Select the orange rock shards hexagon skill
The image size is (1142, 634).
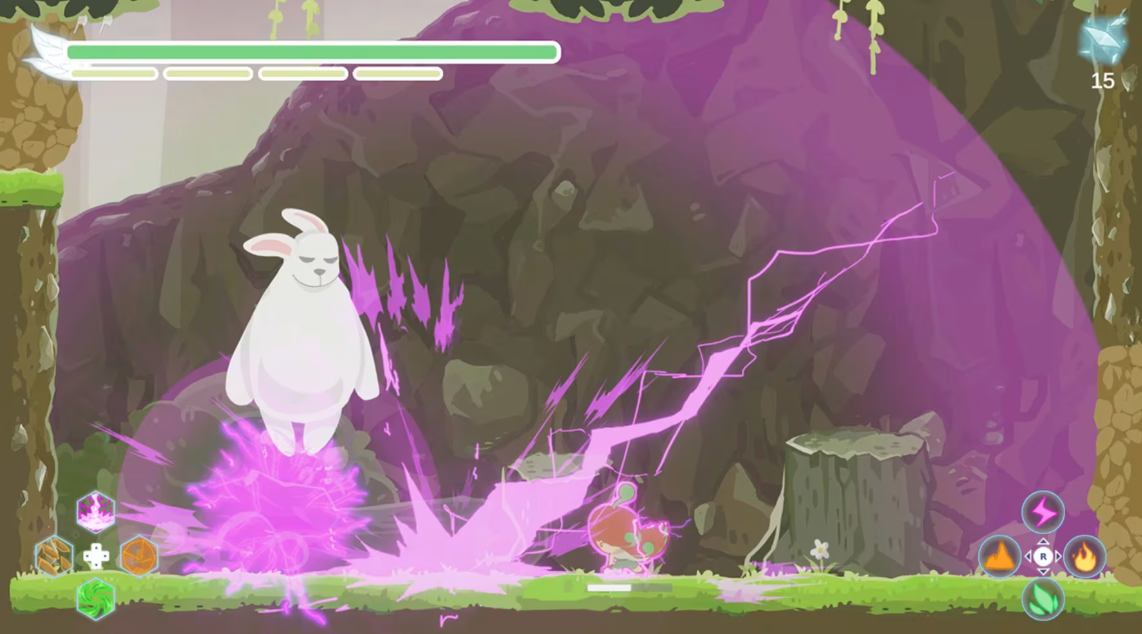click(54, 556)
